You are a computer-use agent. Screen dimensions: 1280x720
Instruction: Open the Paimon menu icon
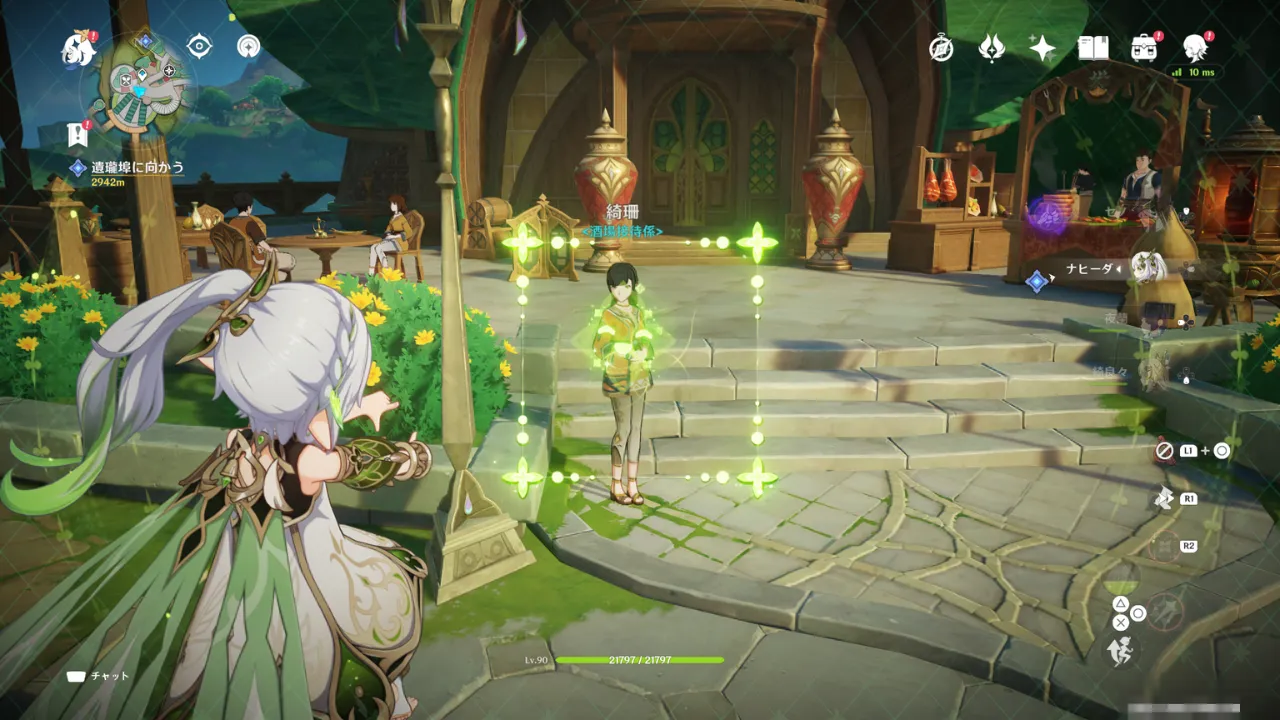pyautogui.click(x=78, y=48)
